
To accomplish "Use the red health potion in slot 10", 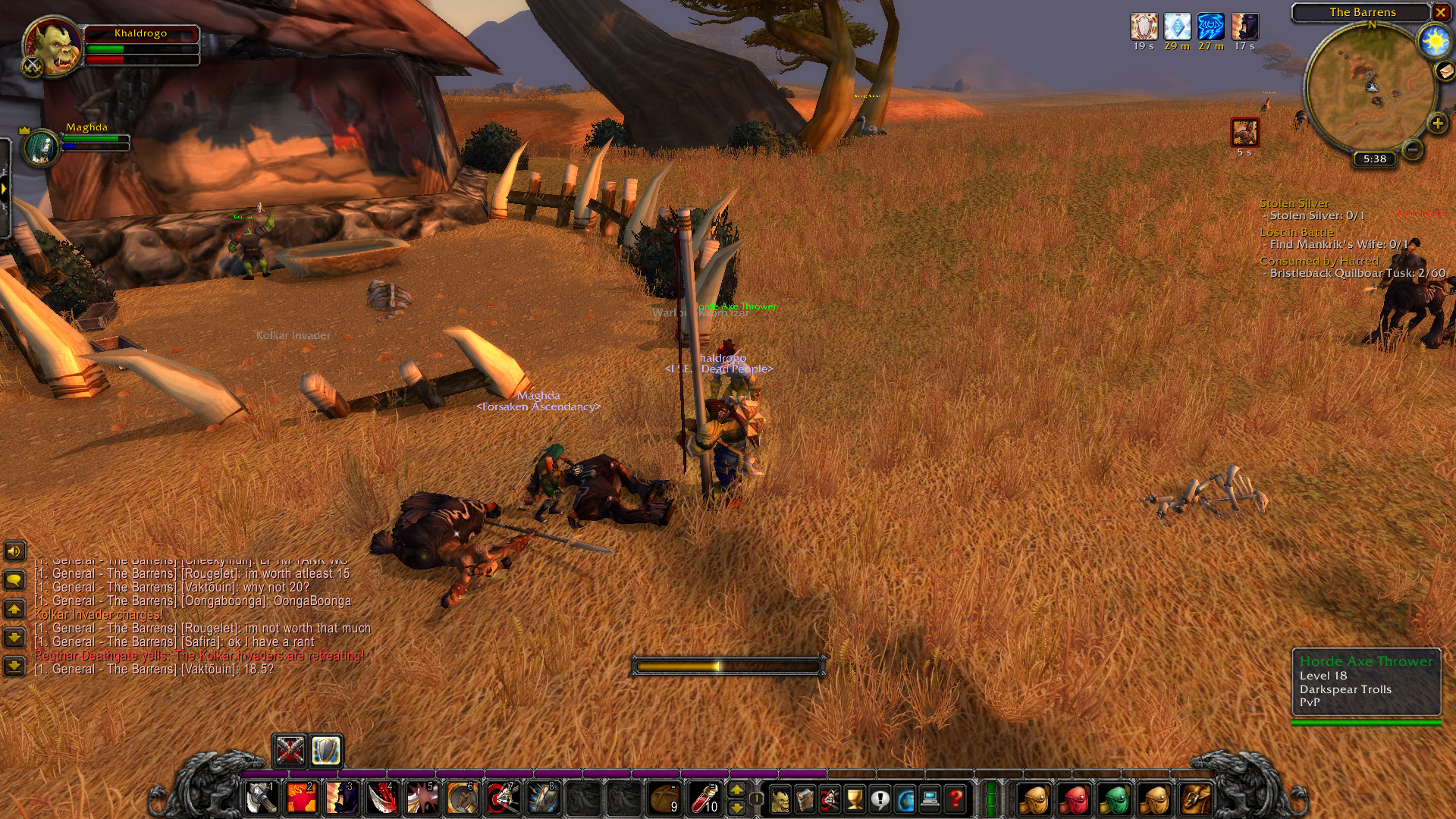I will click(704, 799).
